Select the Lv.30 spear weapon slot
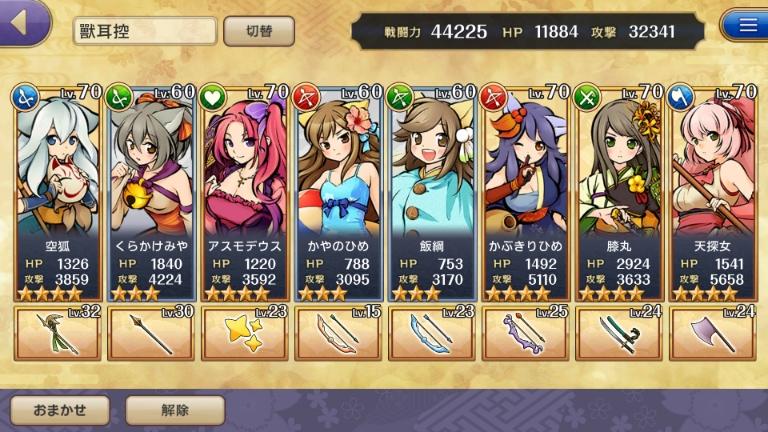Image resolution: width=768 pixels, height=432 pixels. (151, 333)
